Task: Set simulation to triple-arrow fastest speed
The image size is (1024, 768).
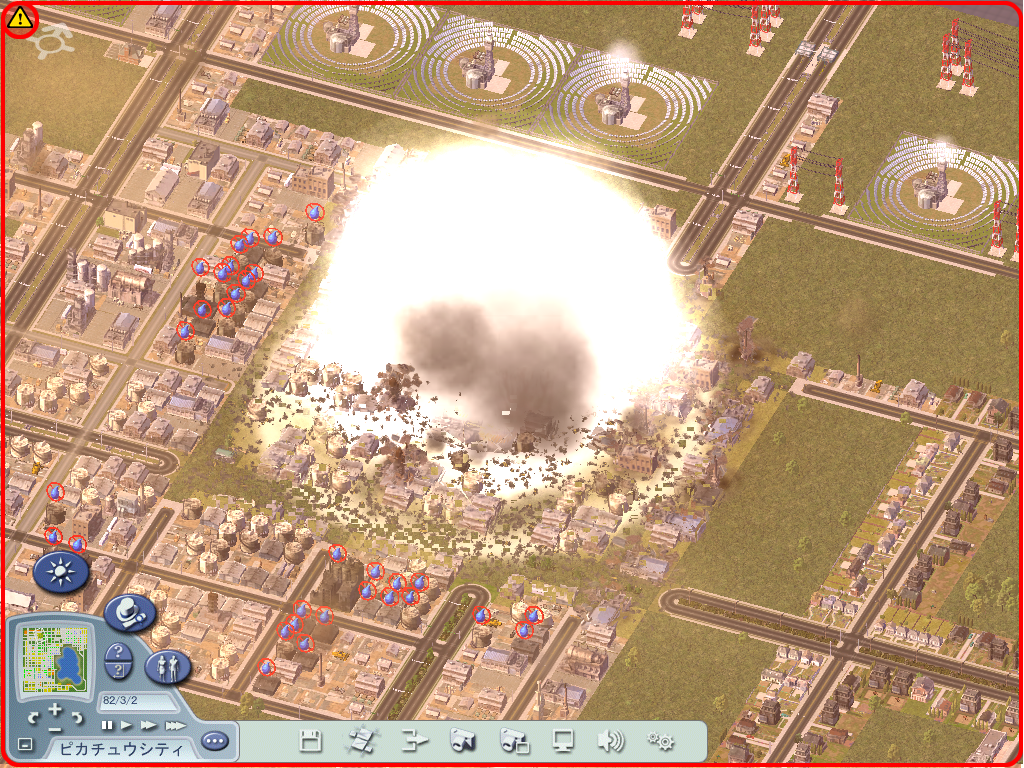Action: pyautogui.click(x=174, y=725)
